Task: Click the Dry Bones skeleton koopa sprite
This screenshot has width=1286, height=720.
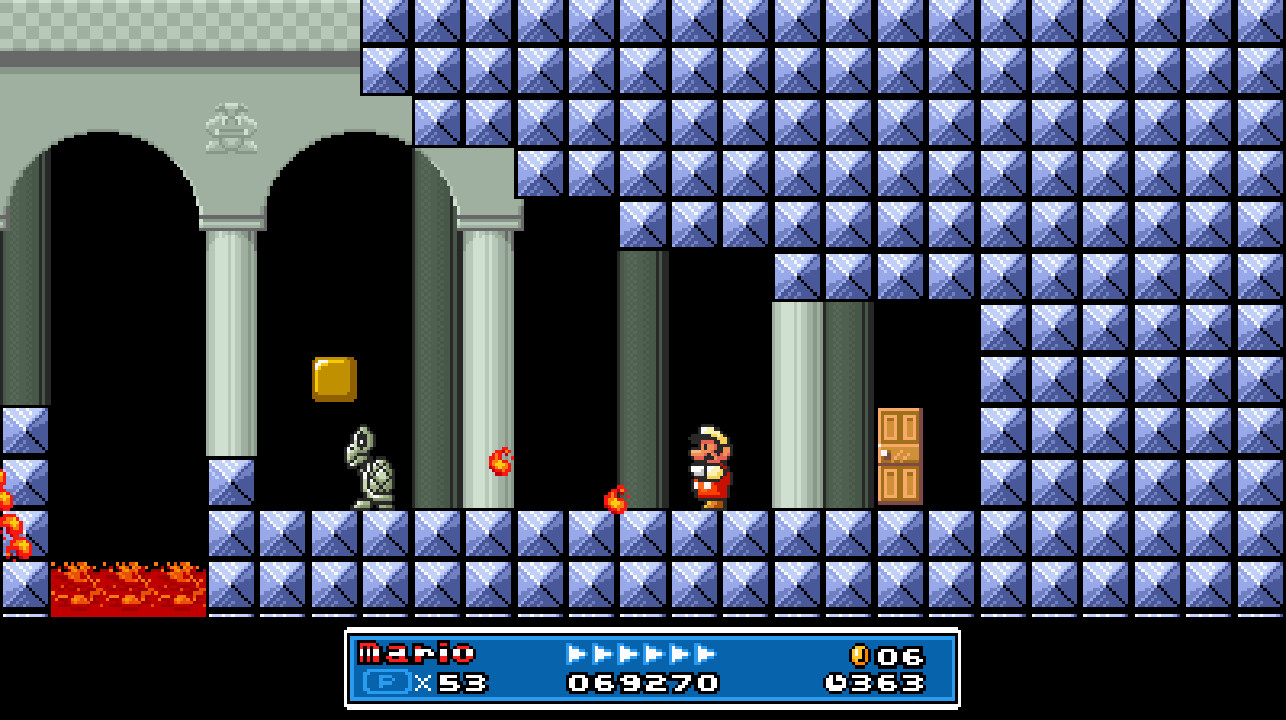Action: tap(370, 468)
